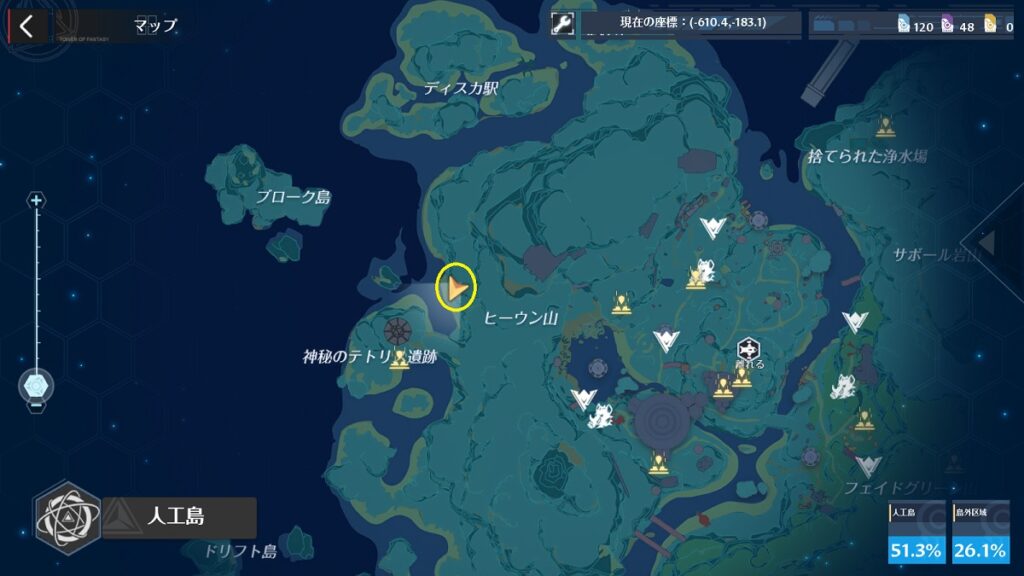Select the white V marker below サボール岩山
The width and height of the screenshot is (1024, 576).
855,321
